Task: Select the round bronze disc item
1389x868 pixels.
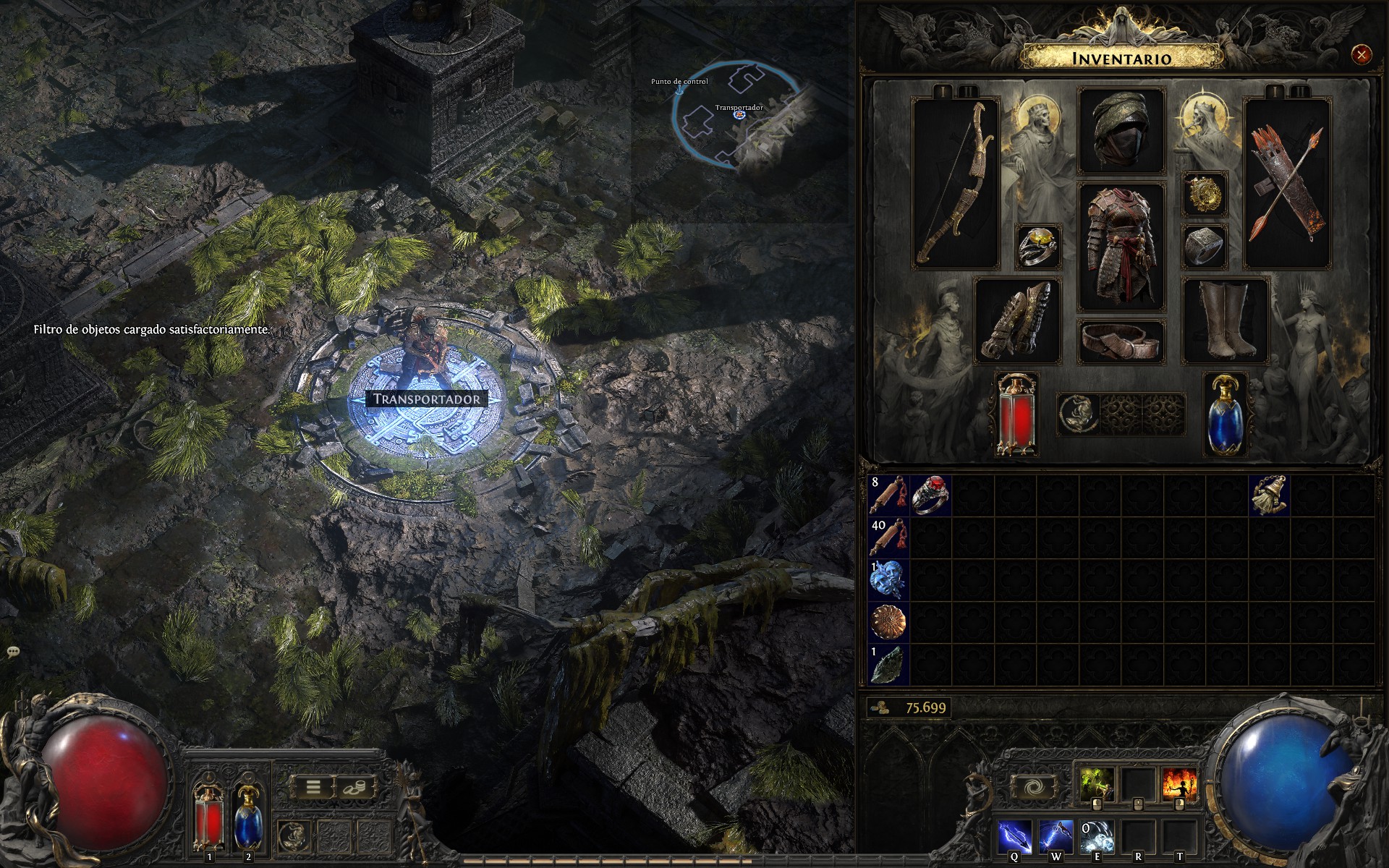Action: point(889,621)
